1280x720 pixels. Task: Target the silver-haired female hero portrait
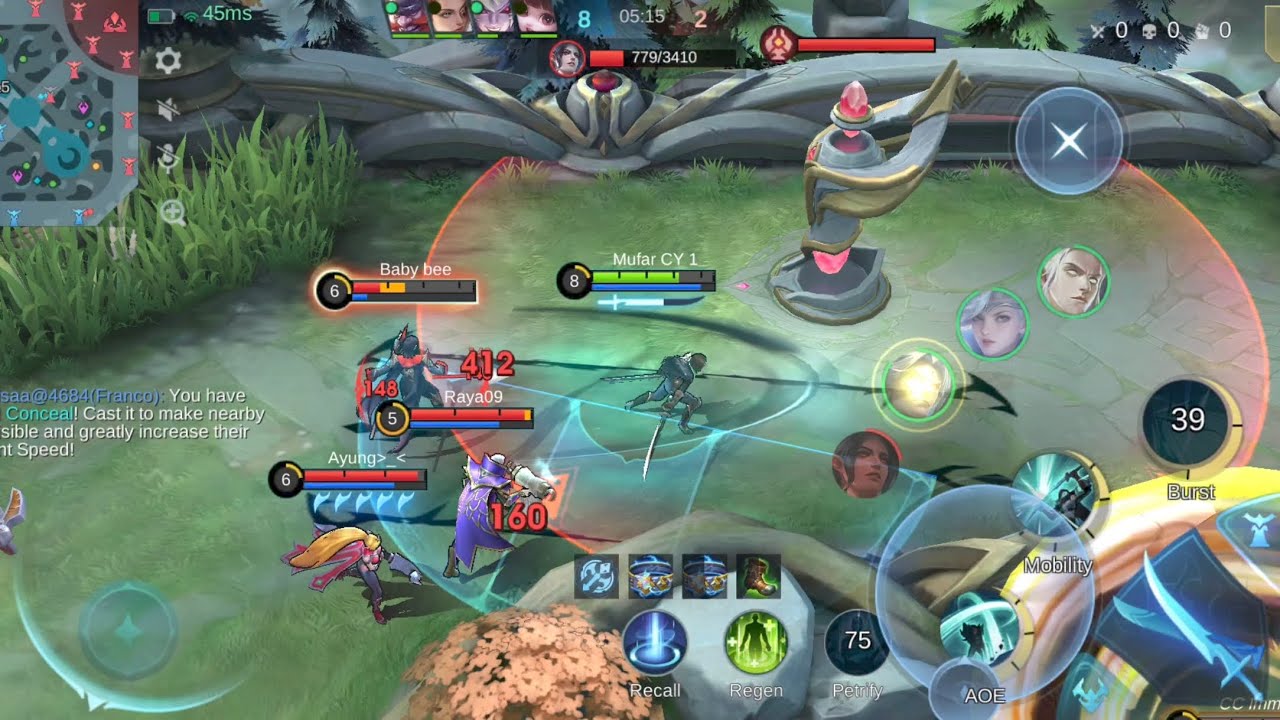coord(992,324)
